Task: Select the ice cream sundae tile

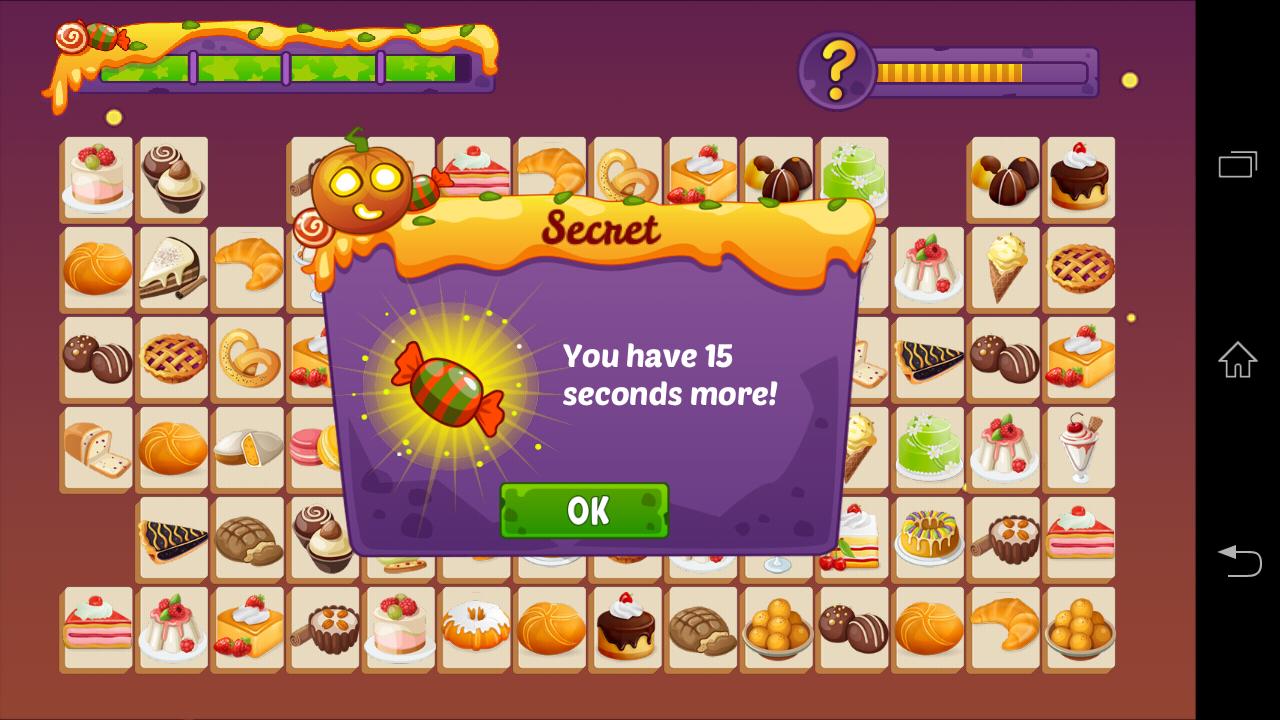Action: coord(1080,449)
